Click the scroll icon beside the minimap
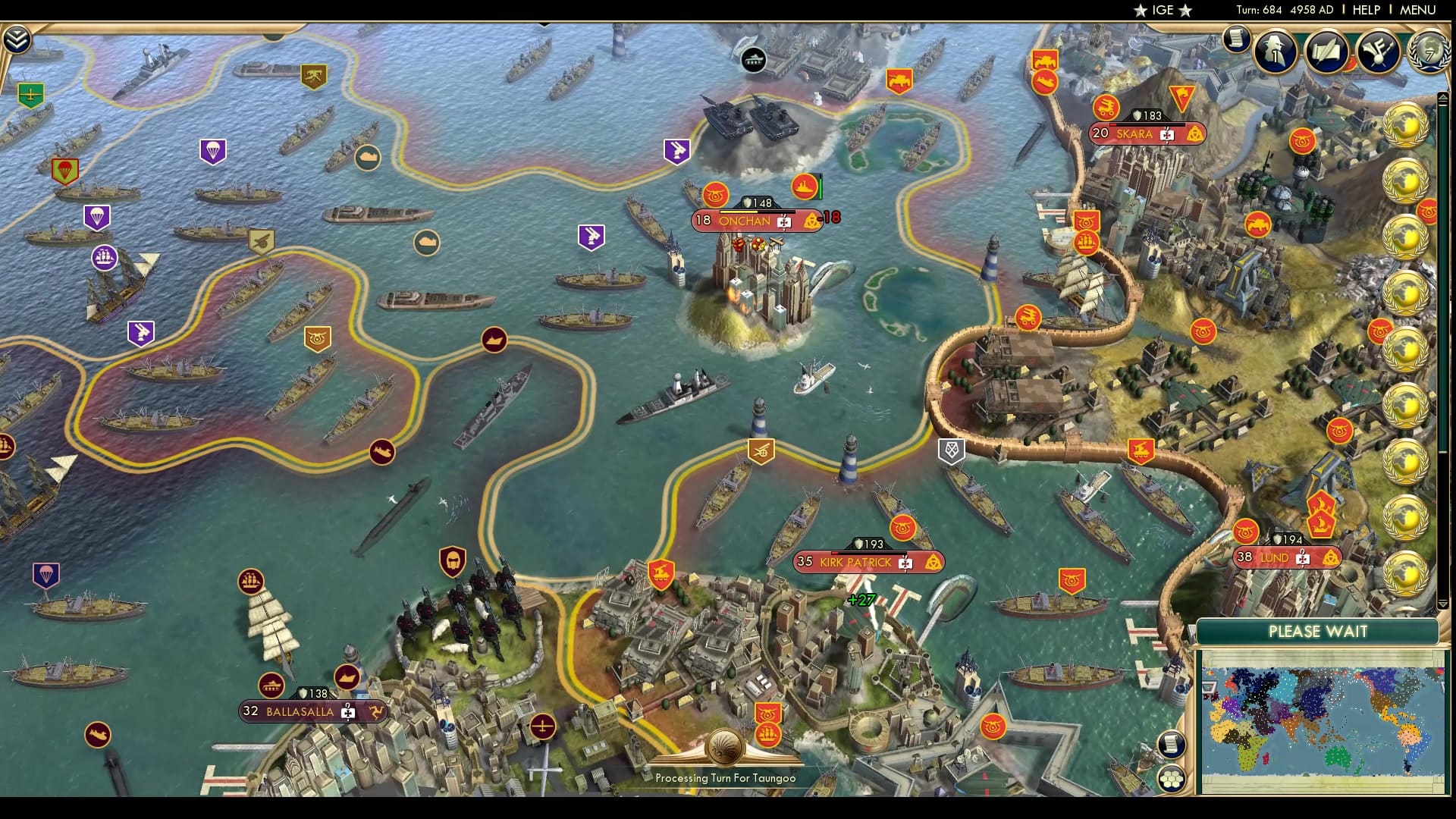 pos(1172,744)
